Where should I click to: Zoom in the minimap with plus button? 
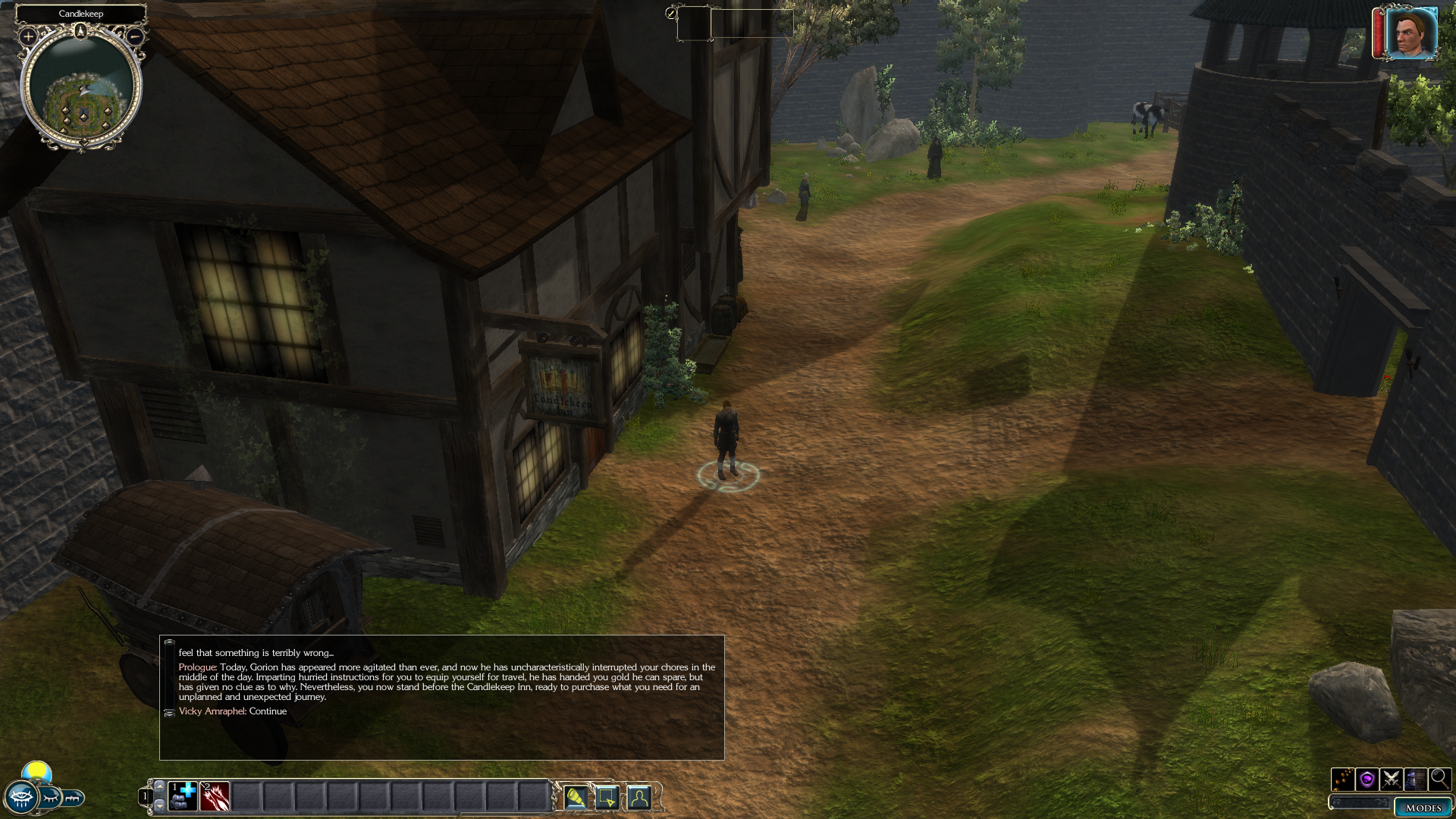tap(28, 36)
